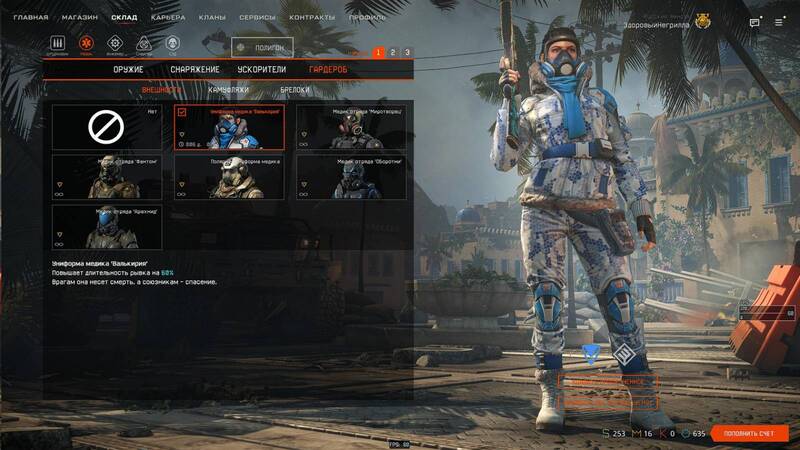Viewport: 800px width, 450px height.
Task: Show the Камуфляжи camouflage sub-tab
Action: click(x=228, y=90)
